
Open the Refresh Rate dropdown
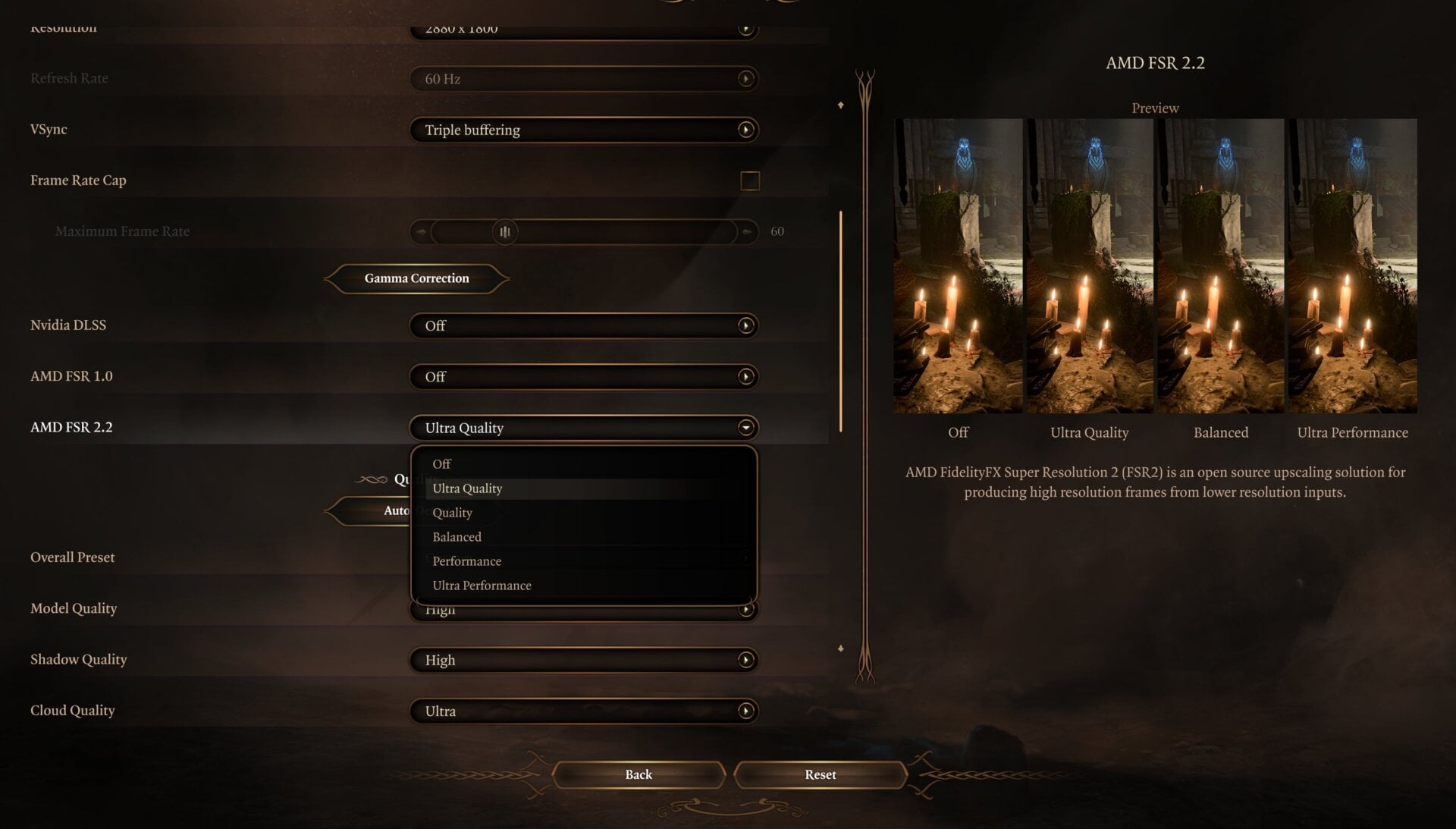pos(583,79)
